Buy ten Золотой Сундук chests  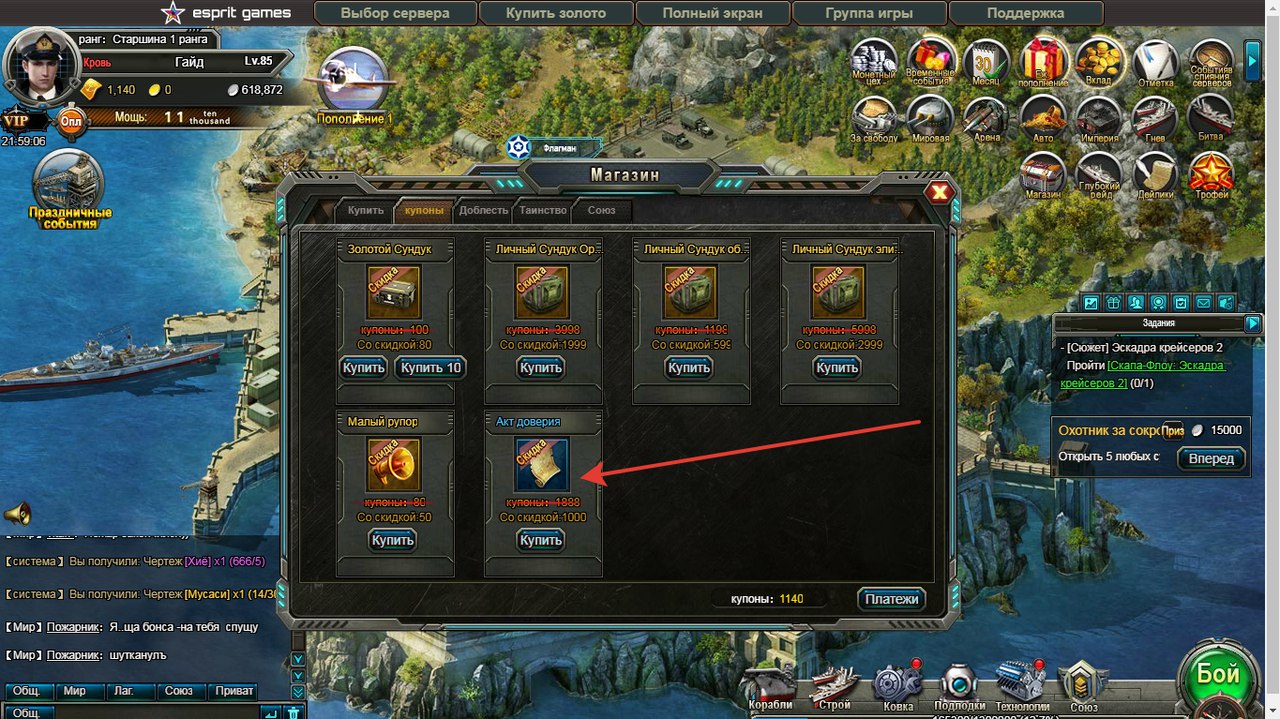(430, 368)
